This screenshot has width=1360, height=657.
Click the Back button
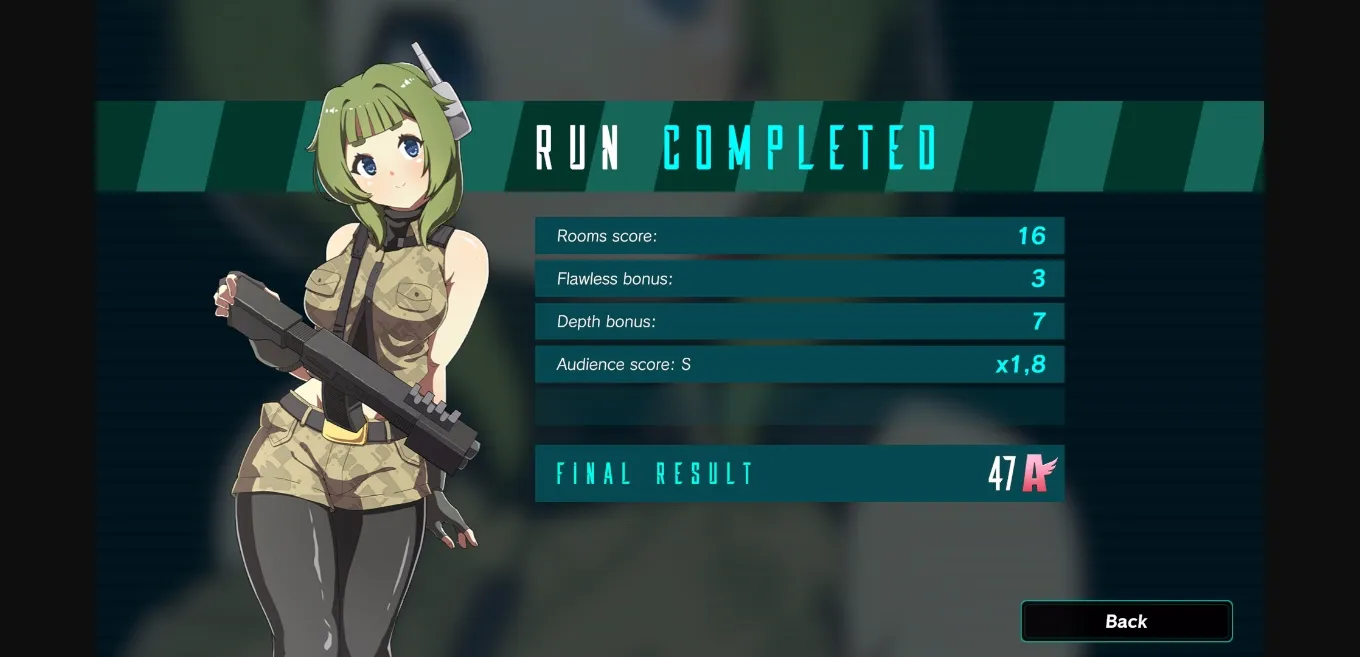[1126, 621]
